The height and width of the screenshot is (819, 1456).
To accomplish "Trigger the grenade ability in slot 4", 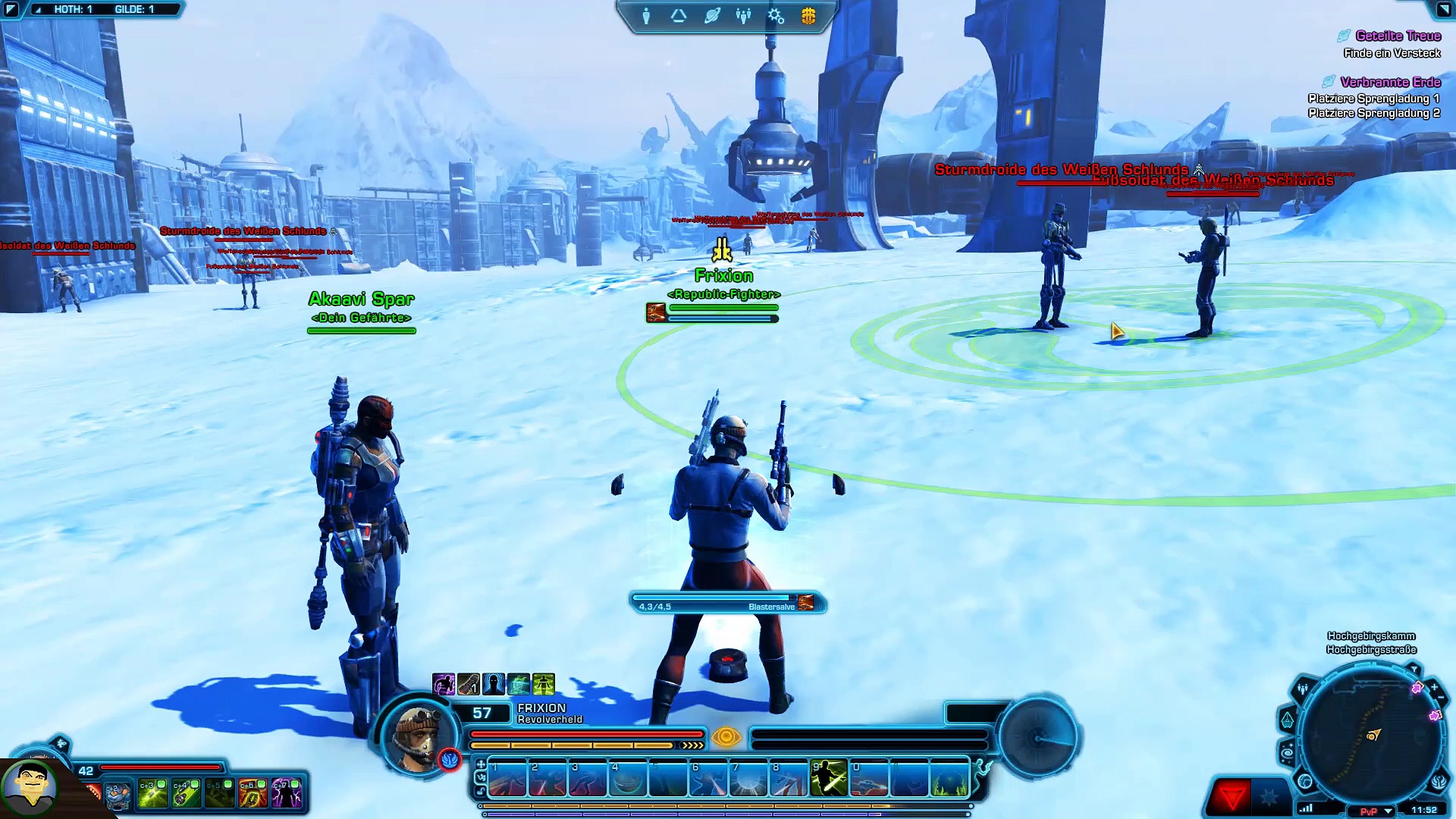I will point(628,779).
